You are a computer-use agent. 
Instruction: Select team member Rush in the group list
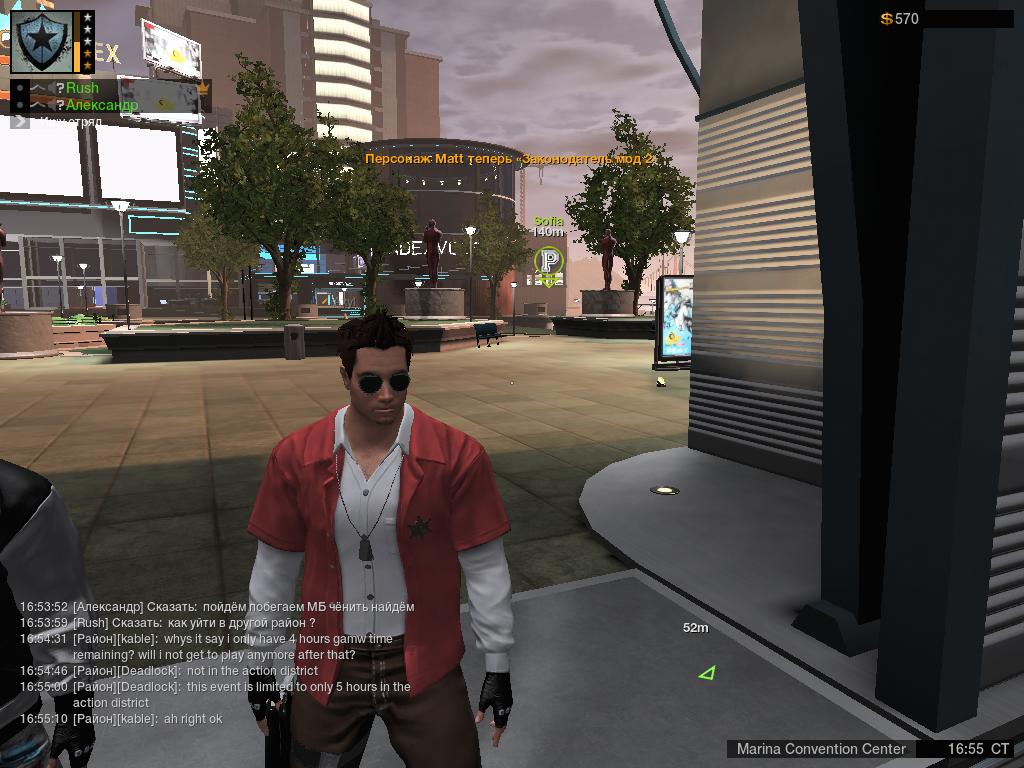[82, 88]
